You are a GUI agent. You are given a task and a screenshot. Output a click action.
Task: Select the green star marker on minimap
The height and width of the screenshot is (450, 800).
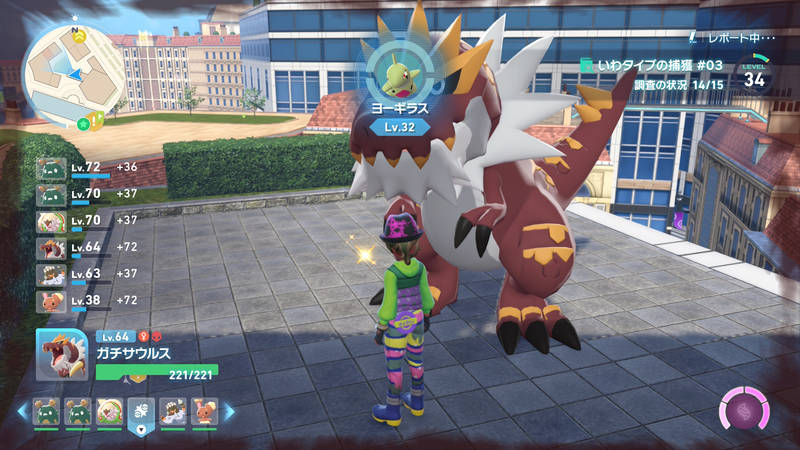click(x=84, y=124)
